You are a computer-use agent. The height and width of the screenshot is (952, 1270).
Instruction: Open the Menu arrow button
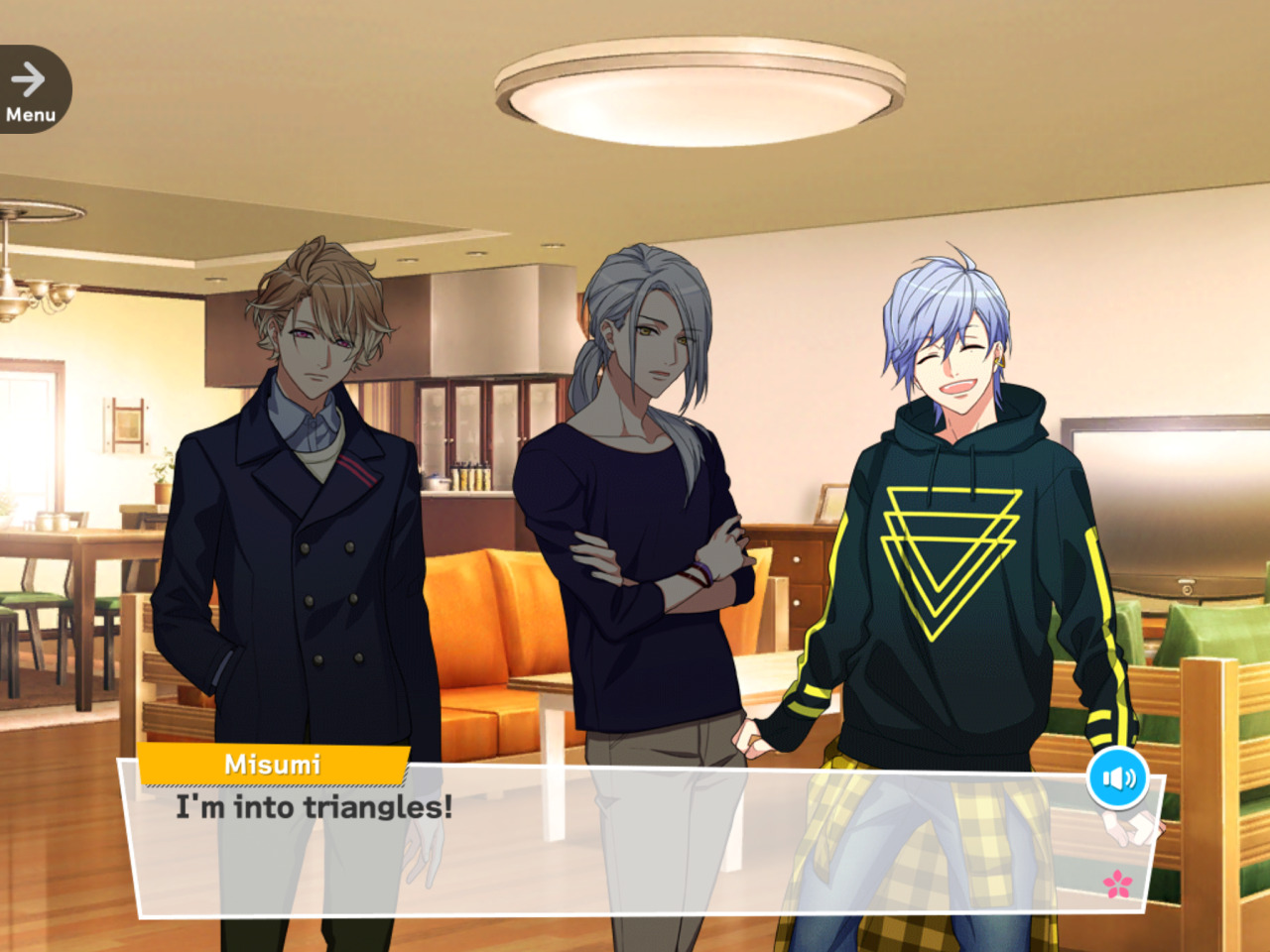click(x=31, y=89)
